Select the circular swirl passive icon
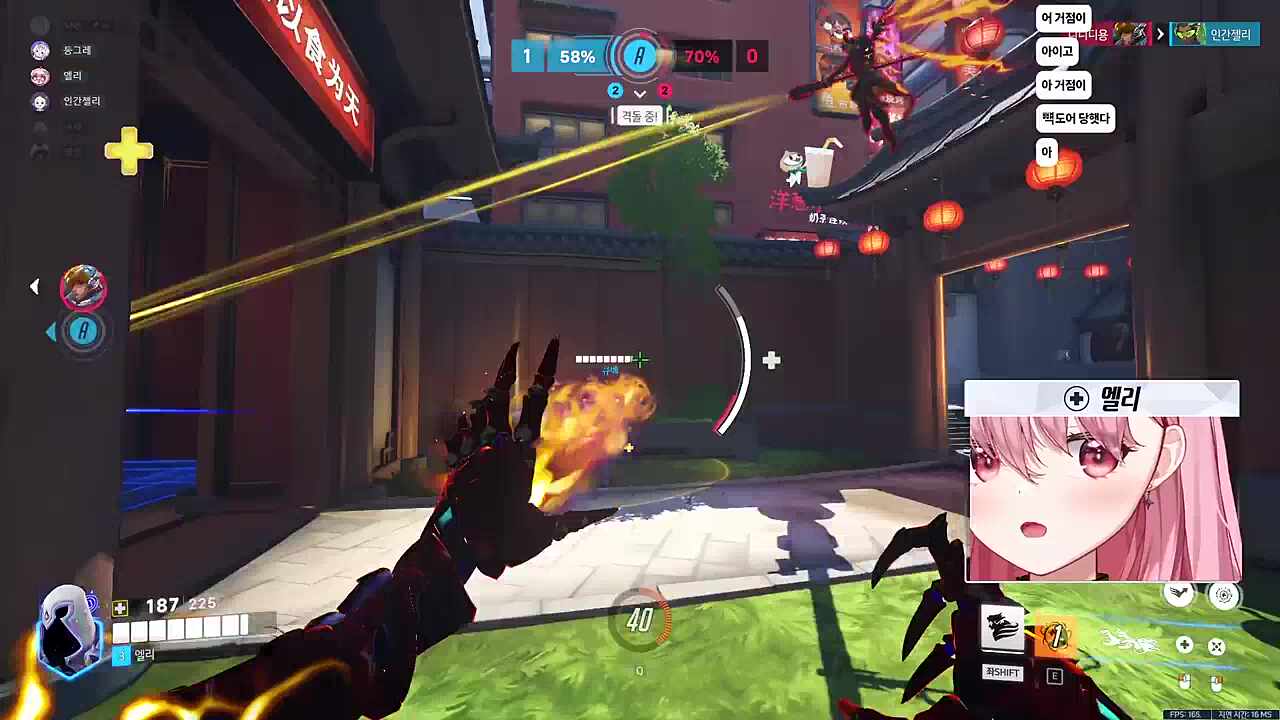The width and height of the screenshot is (1280, 720). pos(1223,596)
